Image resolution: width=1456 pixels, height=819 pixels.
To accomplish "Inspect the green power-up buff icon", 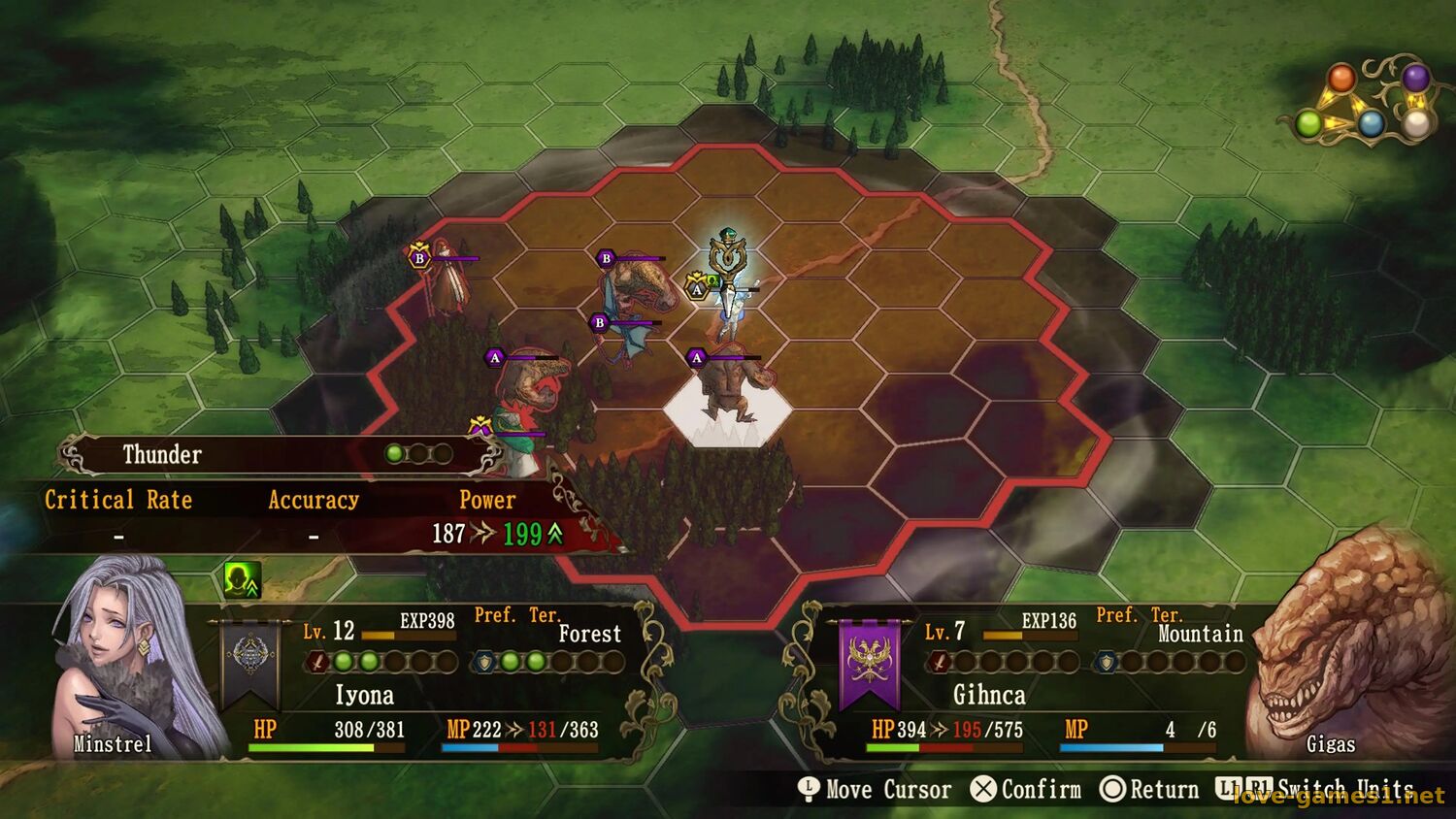I will click(241, 580).
